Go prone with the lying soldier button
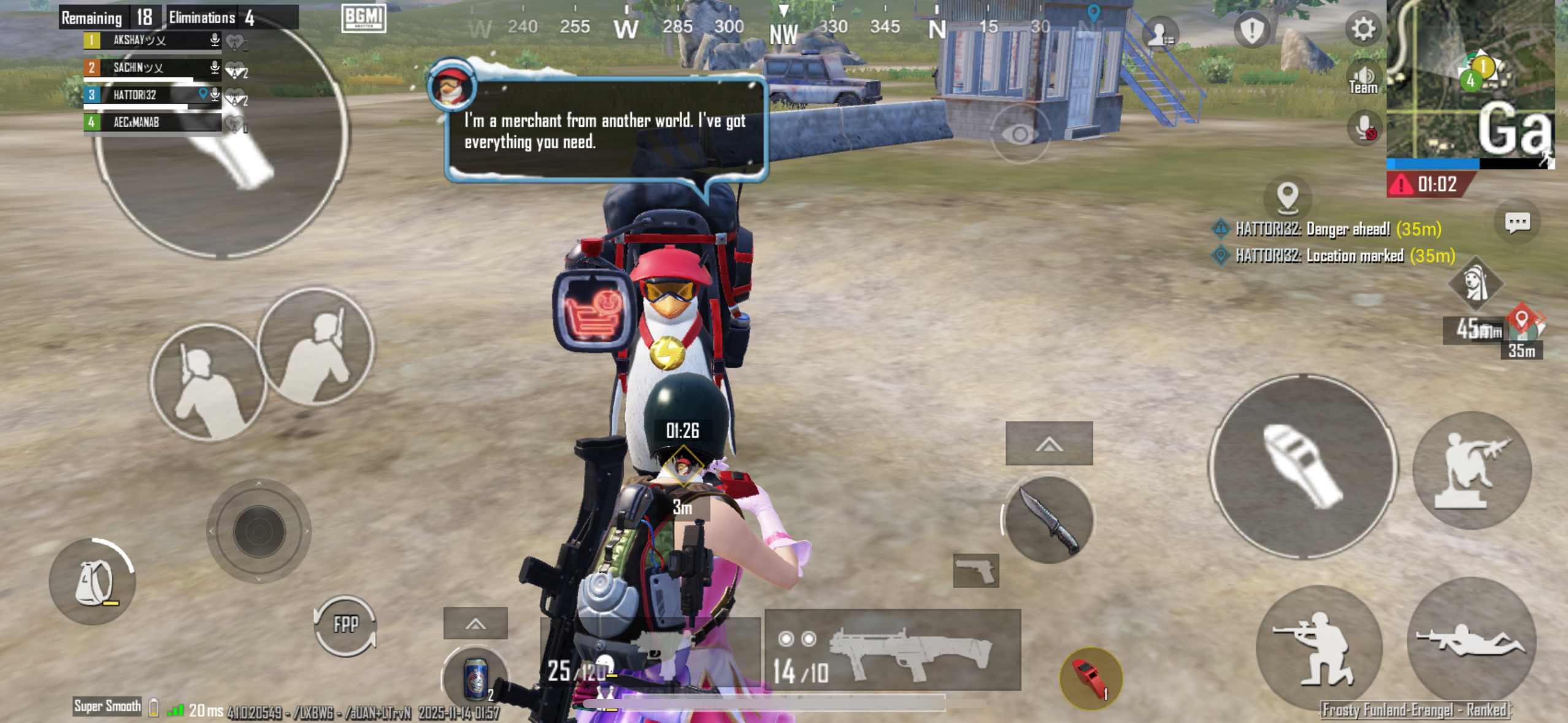Image resolution: width=1568 pixels, height=723 pixels. (x=1472, y=641)
